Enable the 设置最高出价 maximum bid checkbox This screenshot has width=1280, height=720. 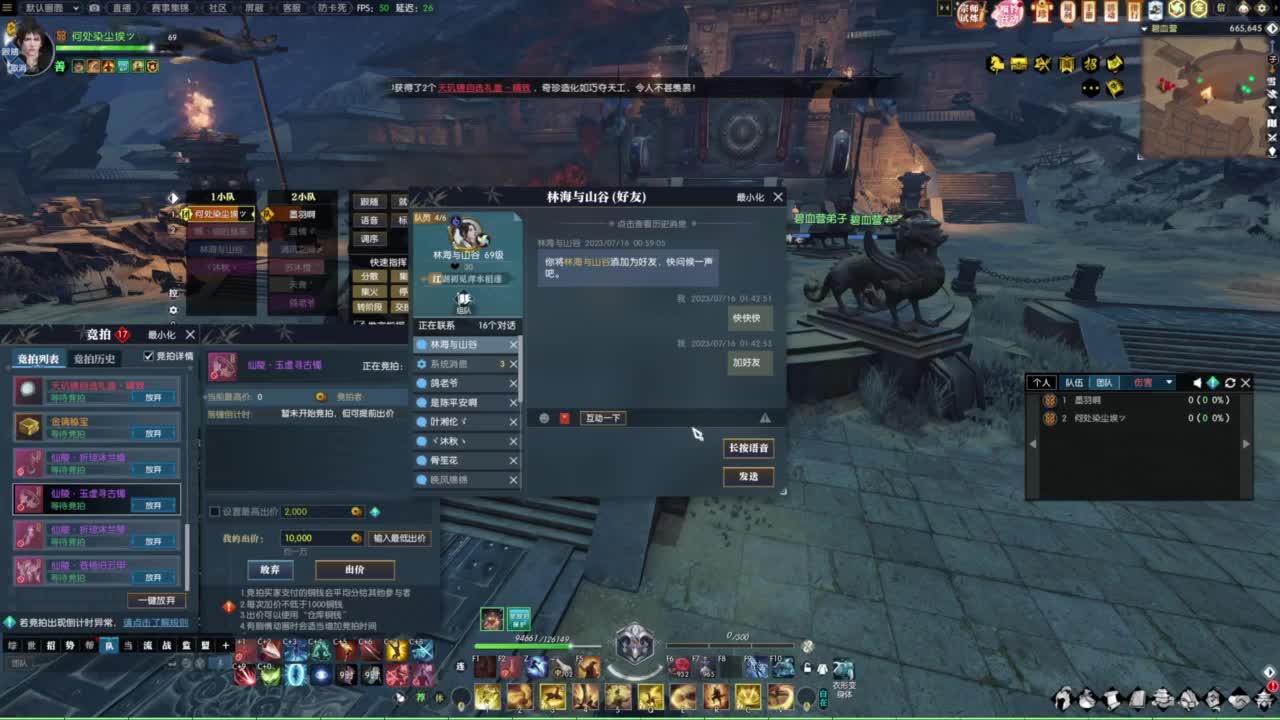pos(214,512)
